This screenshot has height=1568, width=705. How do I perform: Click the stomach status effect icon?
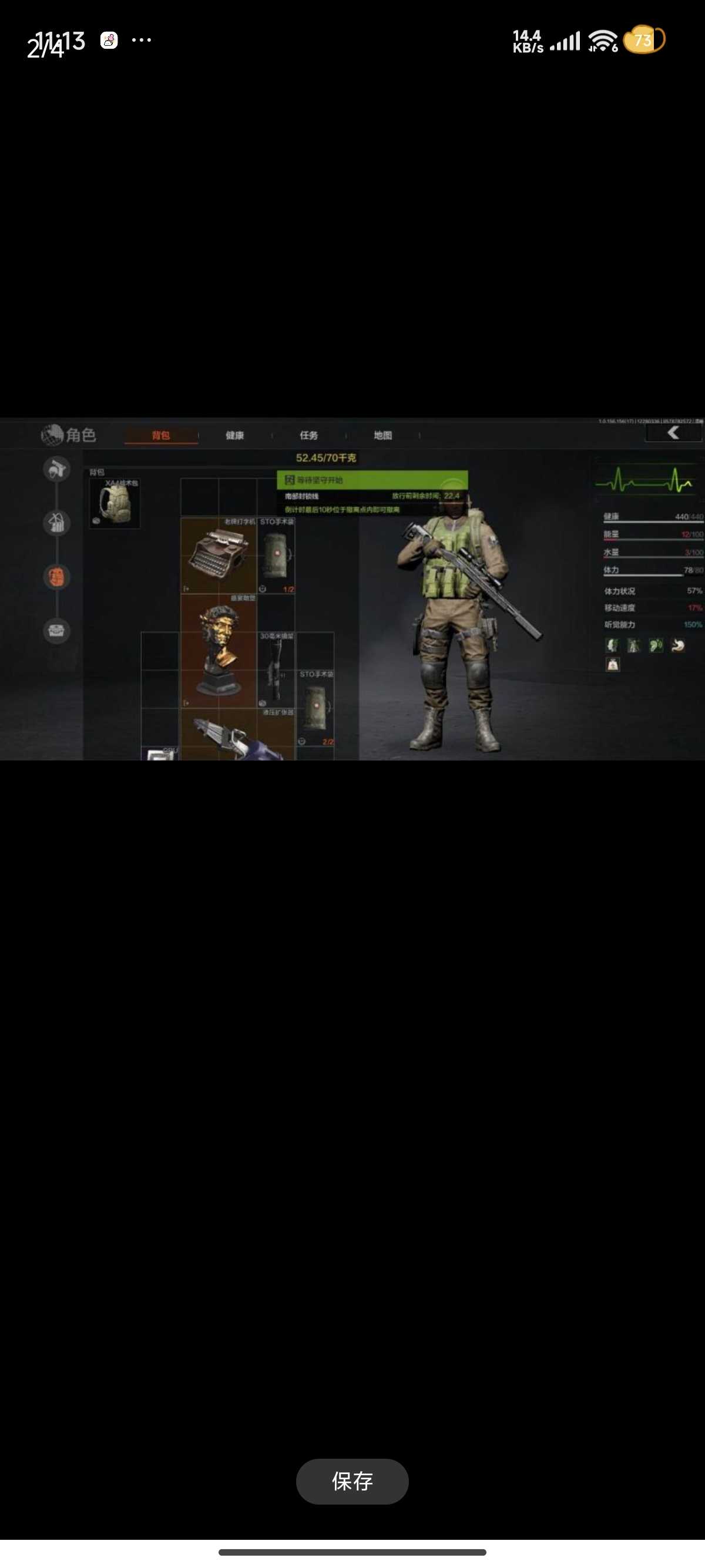point(677,645)
